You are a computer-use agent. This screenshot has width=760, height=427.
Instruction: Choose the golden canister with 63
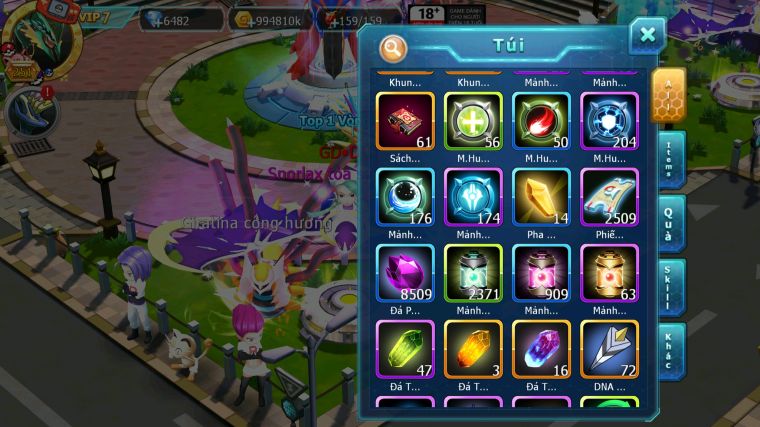click(609, 272)
